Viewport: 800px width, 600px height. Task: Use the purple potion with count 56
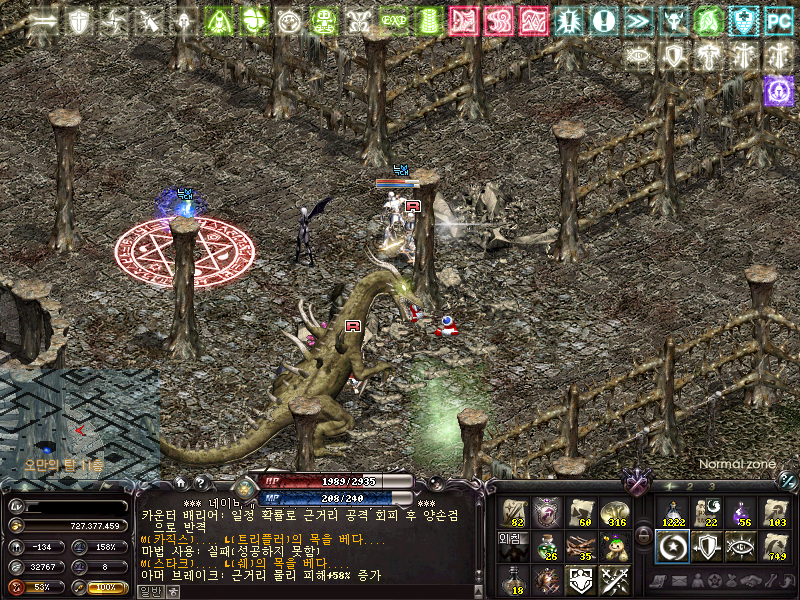740,513
